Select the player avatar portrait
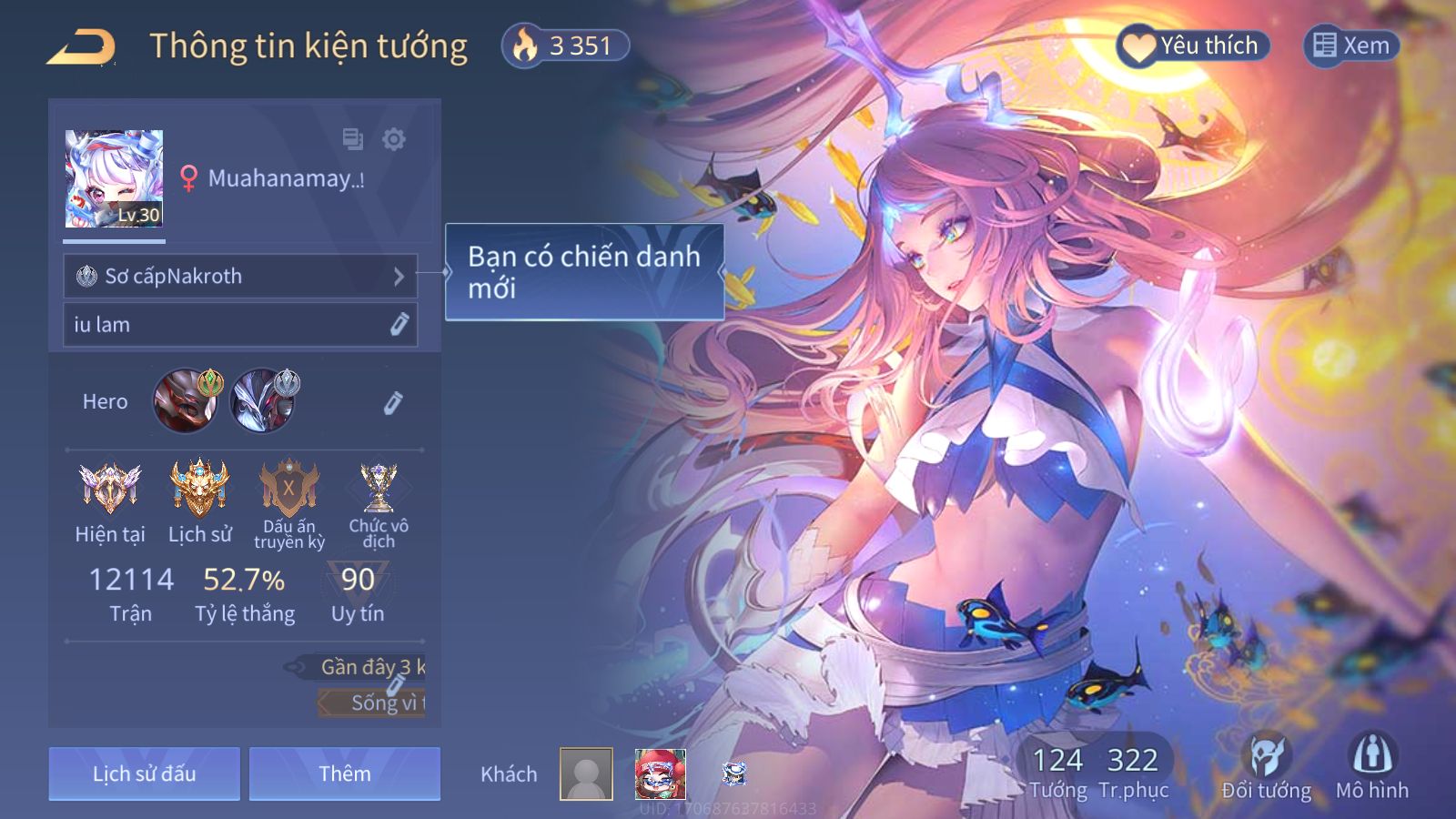 coord(114,178)
